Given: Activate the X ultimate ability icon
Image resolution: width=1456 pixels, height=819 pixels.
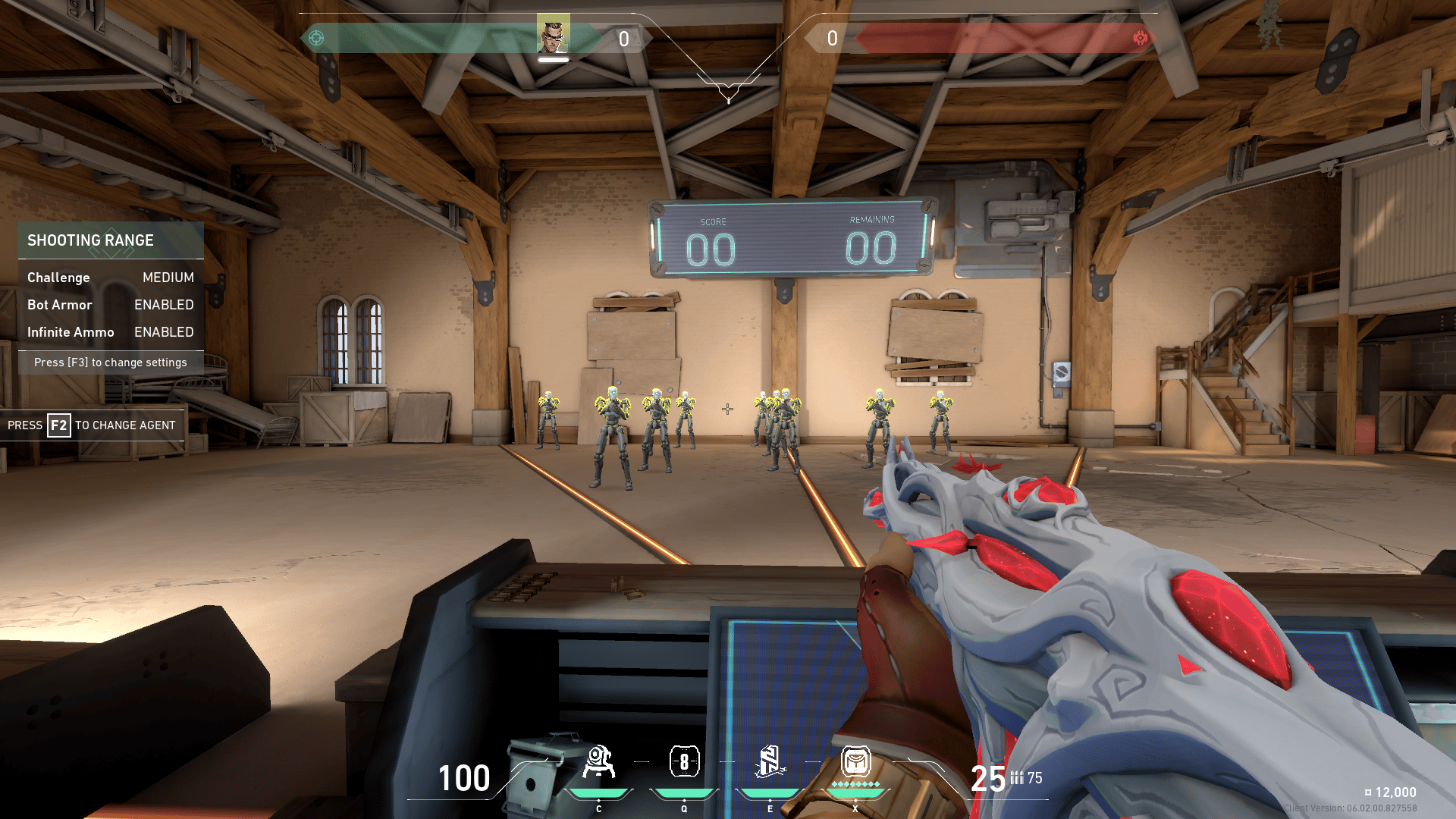Looking at the screenshot, I should pos(856,763).
